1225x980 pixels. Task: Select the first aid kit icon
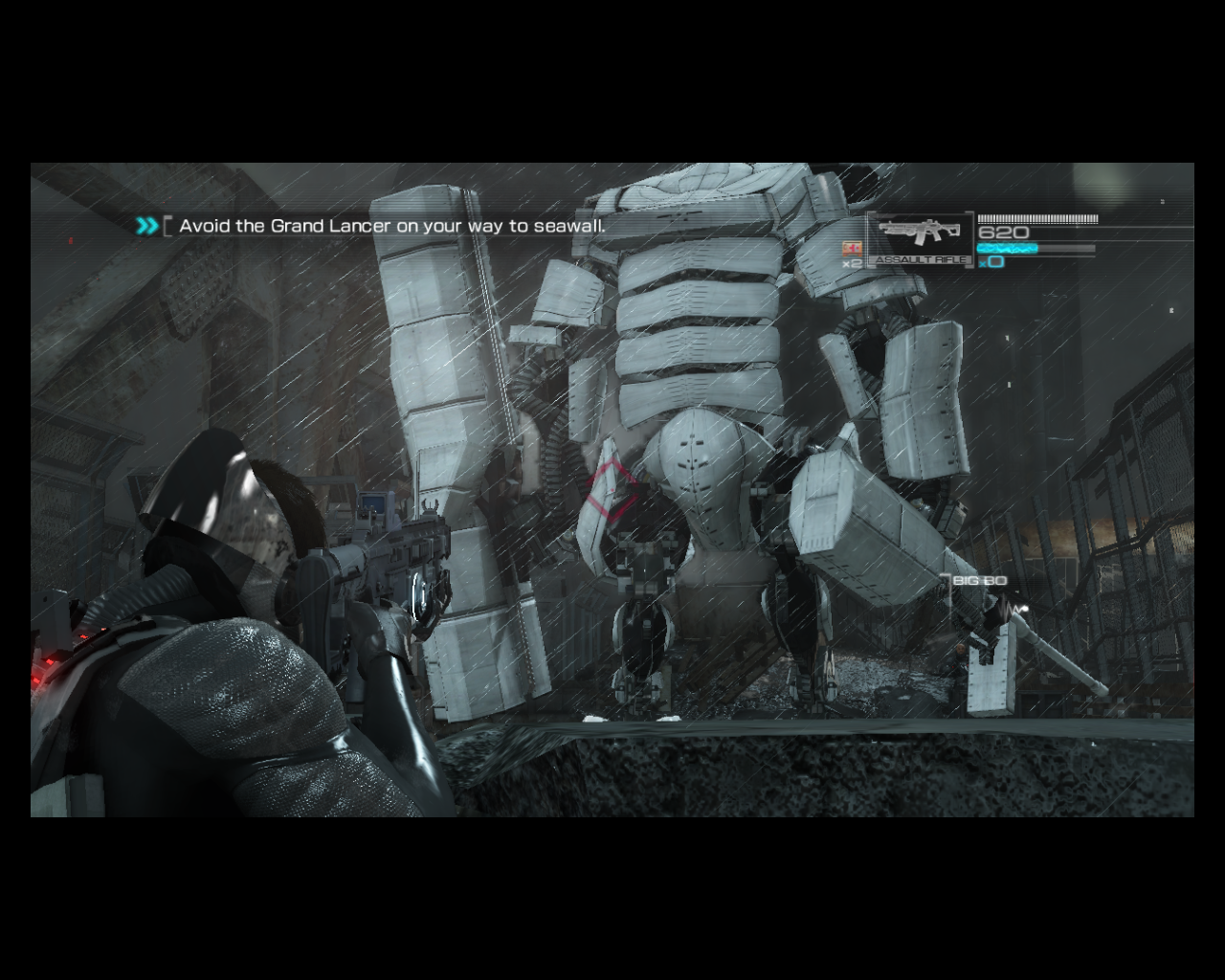coord(850,249)
